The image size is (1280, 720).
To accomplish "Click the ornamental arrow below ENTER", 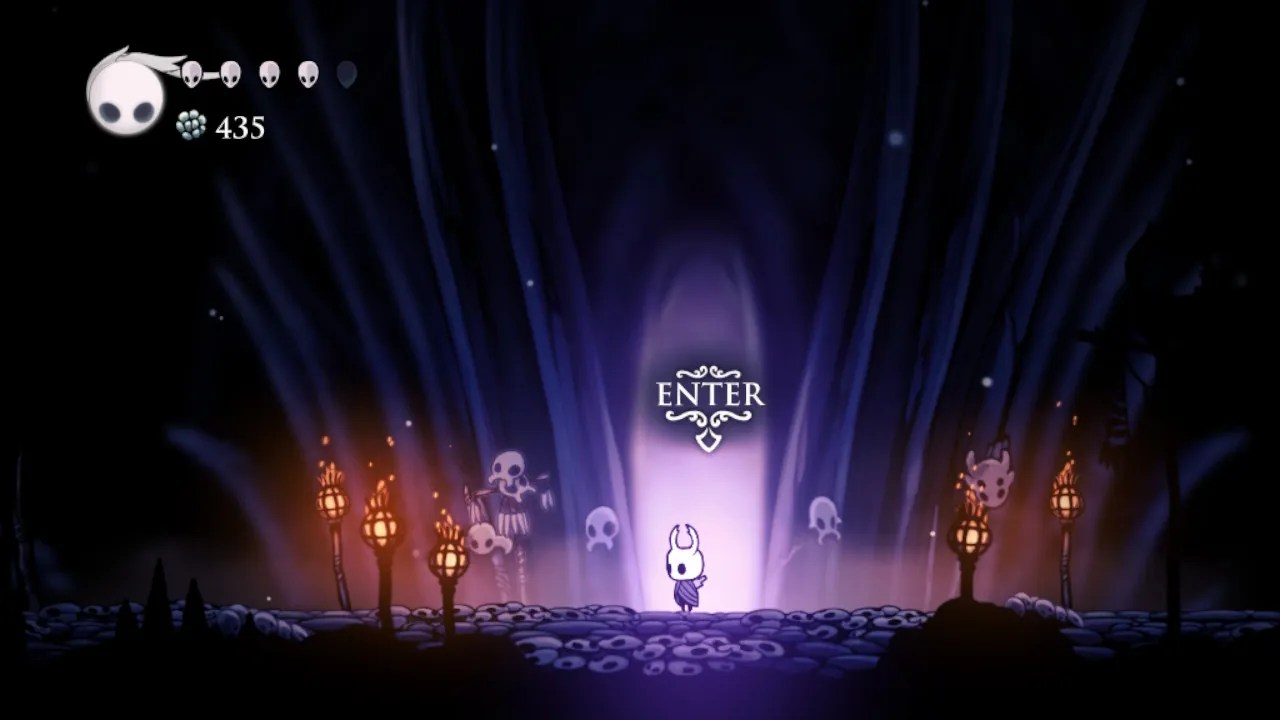I will [x=711, y=440].
